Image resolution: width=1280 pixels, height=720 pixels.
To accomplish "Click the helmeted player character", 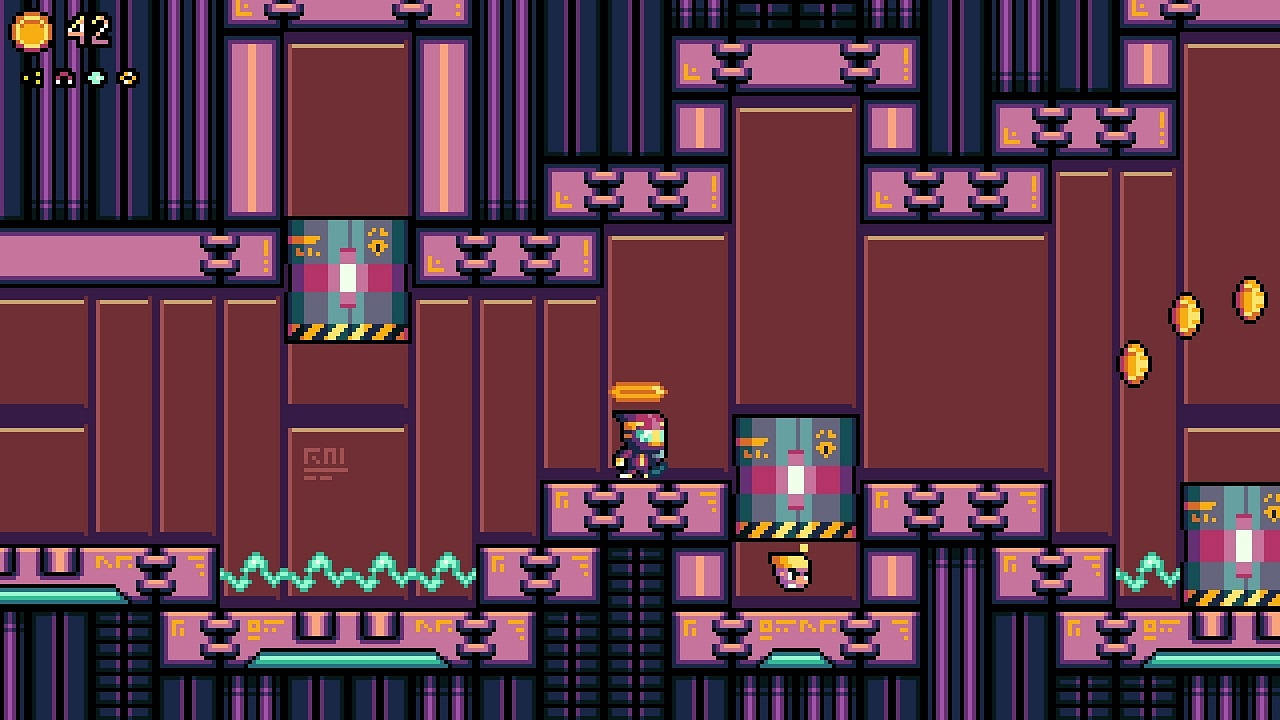I will pyautogui.click(x=641, y=445).
